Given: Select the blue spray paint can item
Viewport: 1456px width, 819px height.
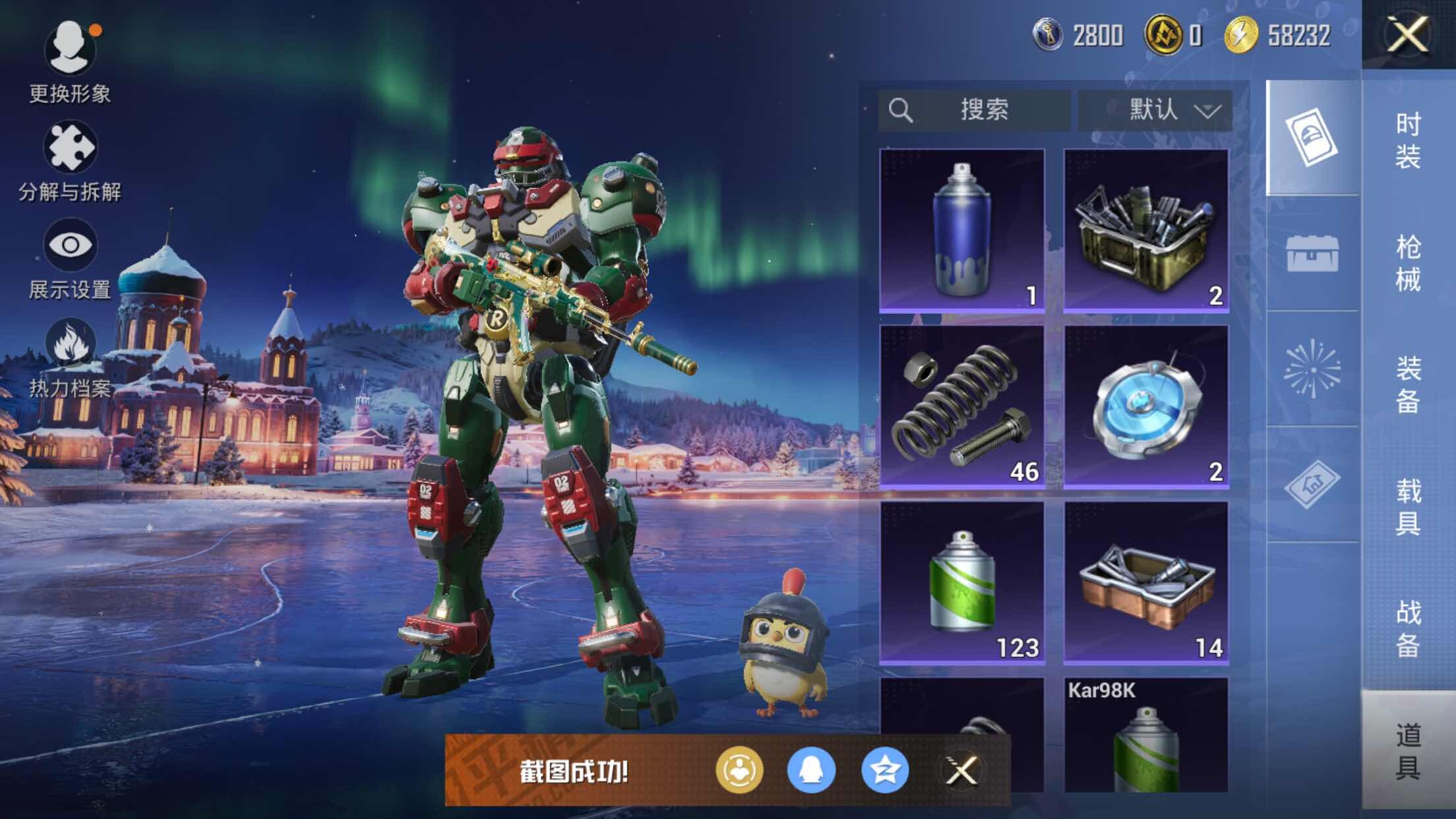Looking at the screenshot, I should (962, 230).
